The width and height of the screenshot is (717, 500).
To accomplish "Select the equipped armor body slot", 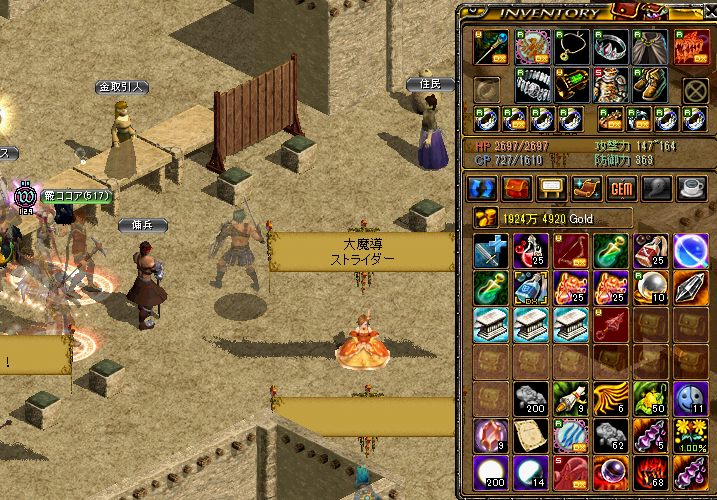I will point(611,86).
